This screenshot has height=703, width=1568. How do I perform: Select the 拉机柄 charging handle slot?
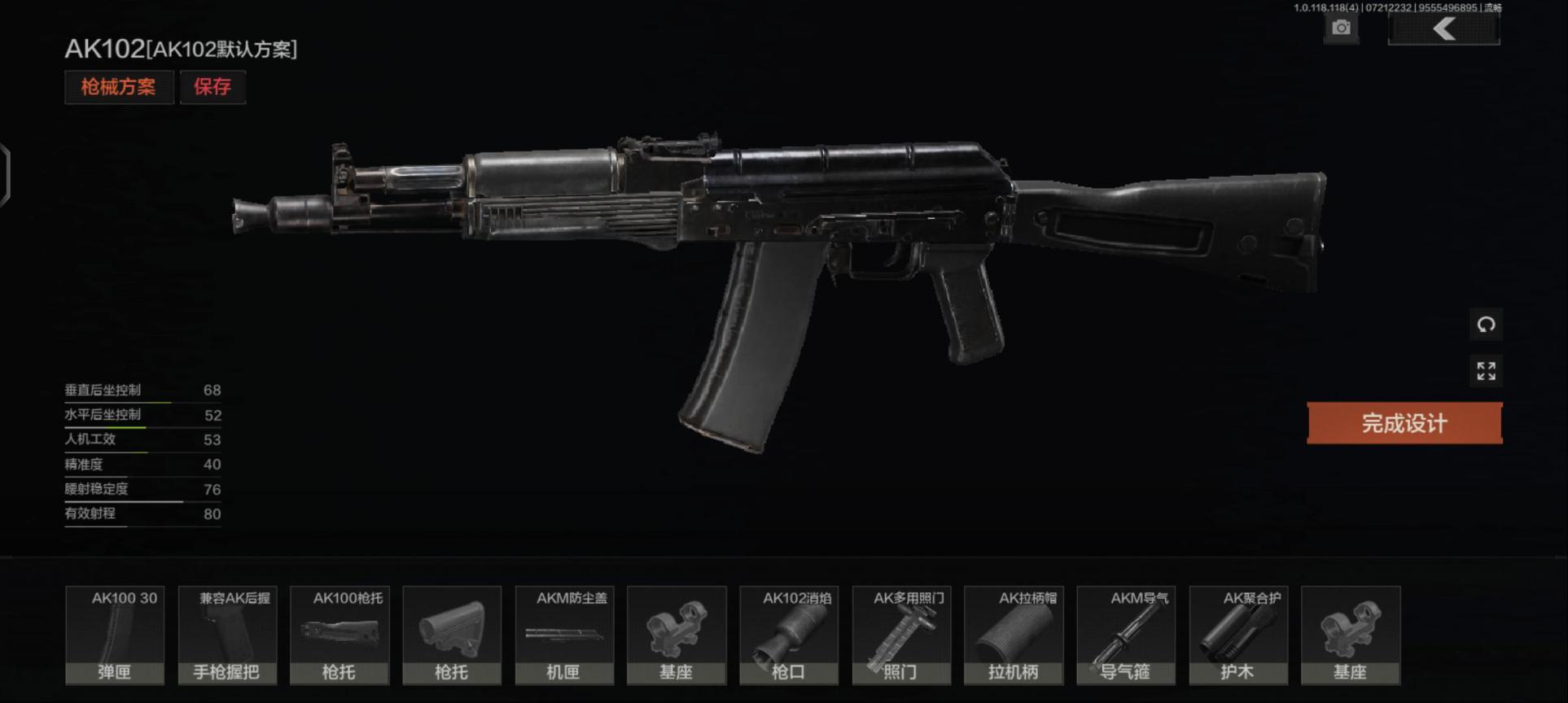1014,635
